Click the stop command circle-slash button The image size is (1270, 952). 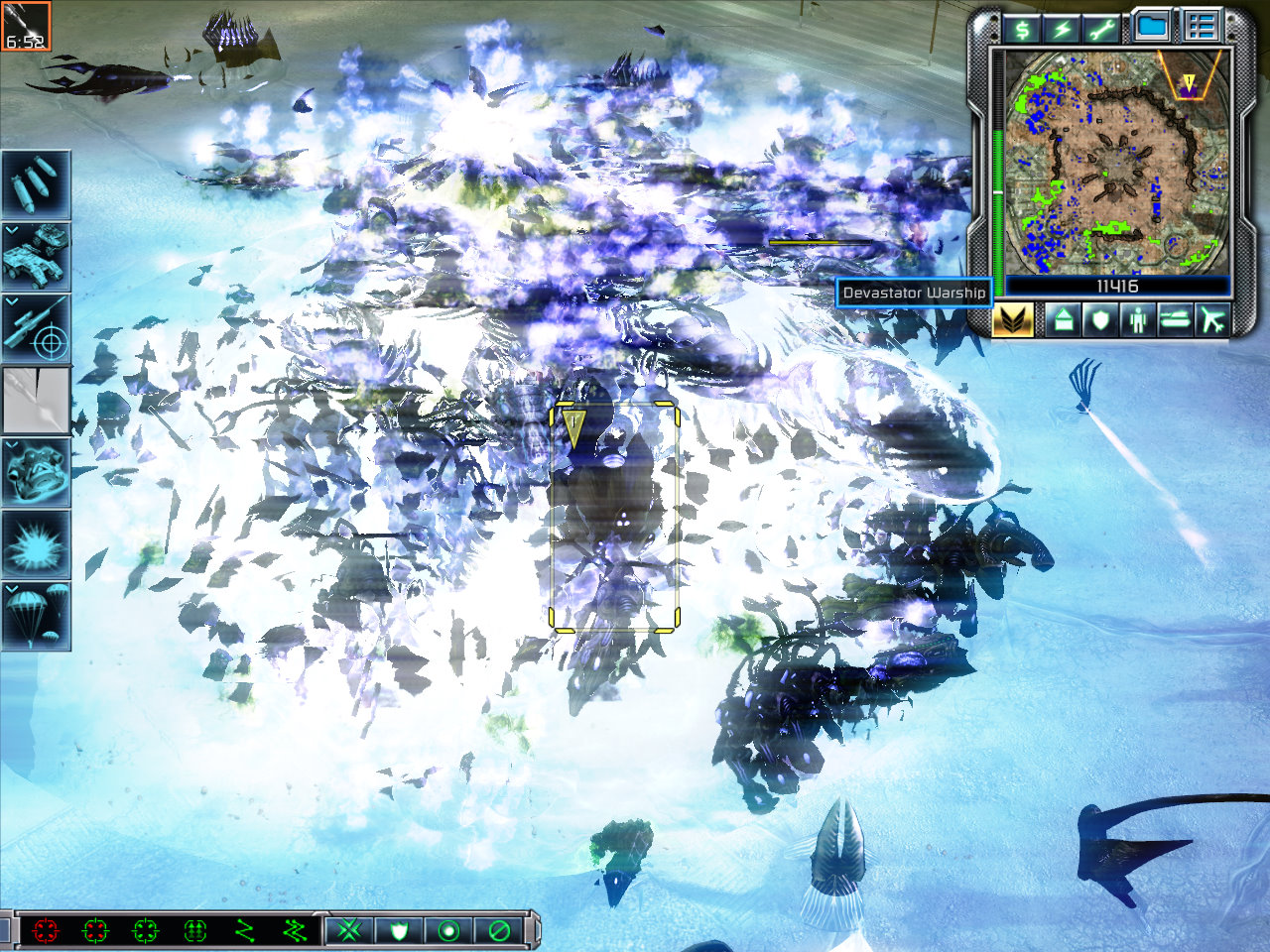point(499,931)
